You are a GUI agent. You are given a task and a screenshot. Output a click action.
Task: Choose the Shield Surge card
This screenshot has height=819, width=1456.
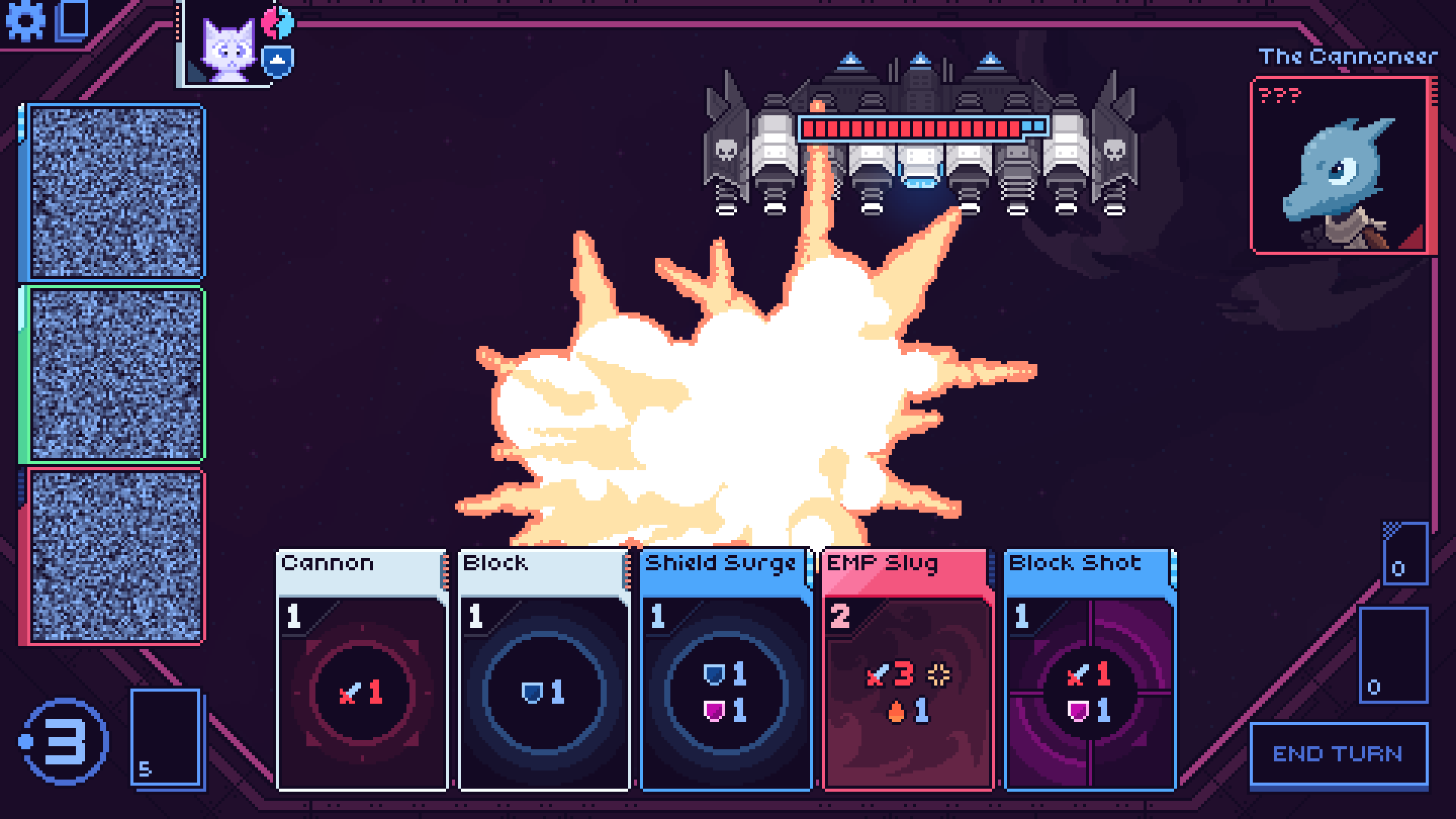[x=726, y=670]
